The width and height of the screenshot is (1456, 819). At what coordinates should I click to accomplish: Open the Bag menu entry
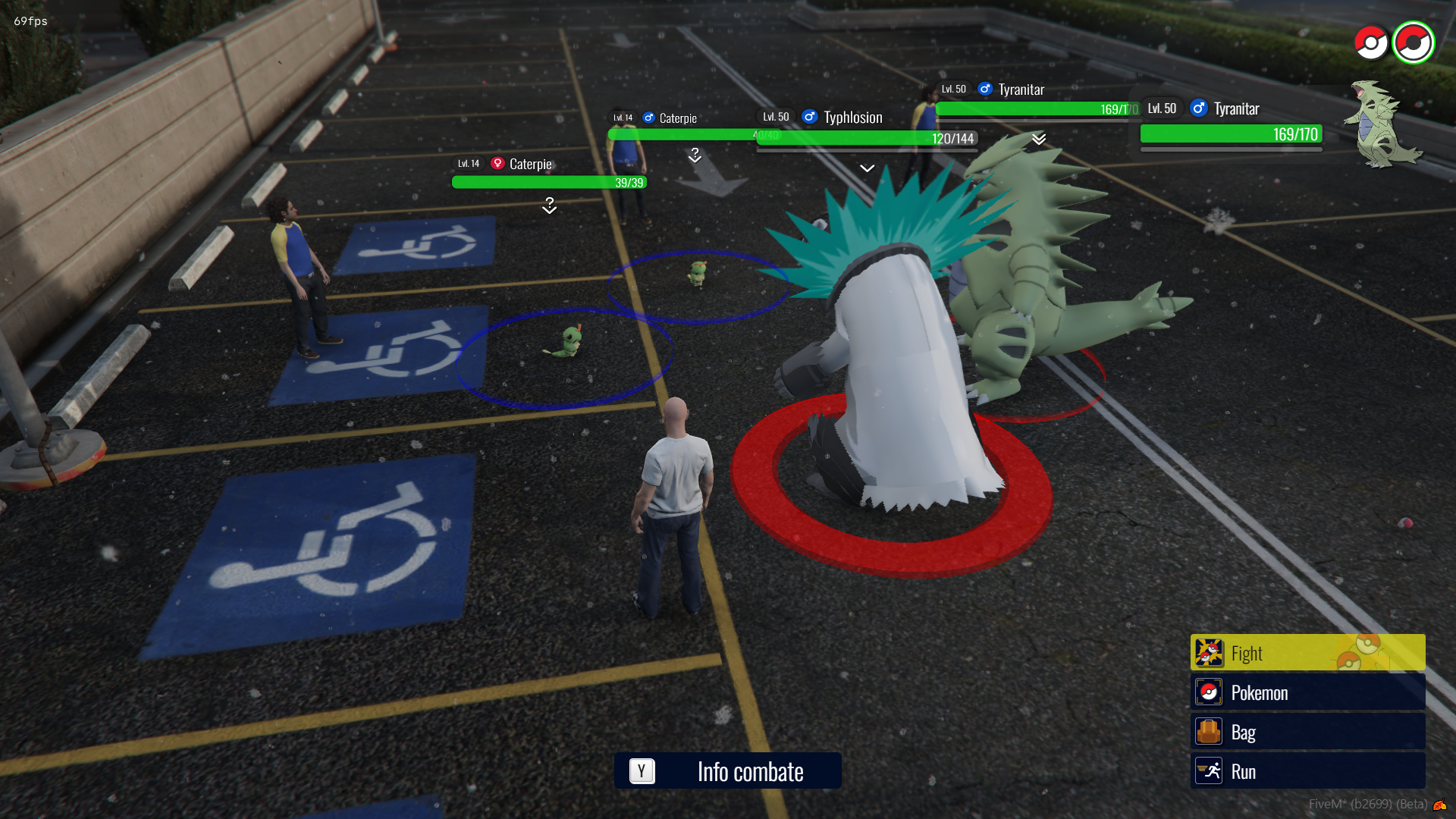point(1307,732)
